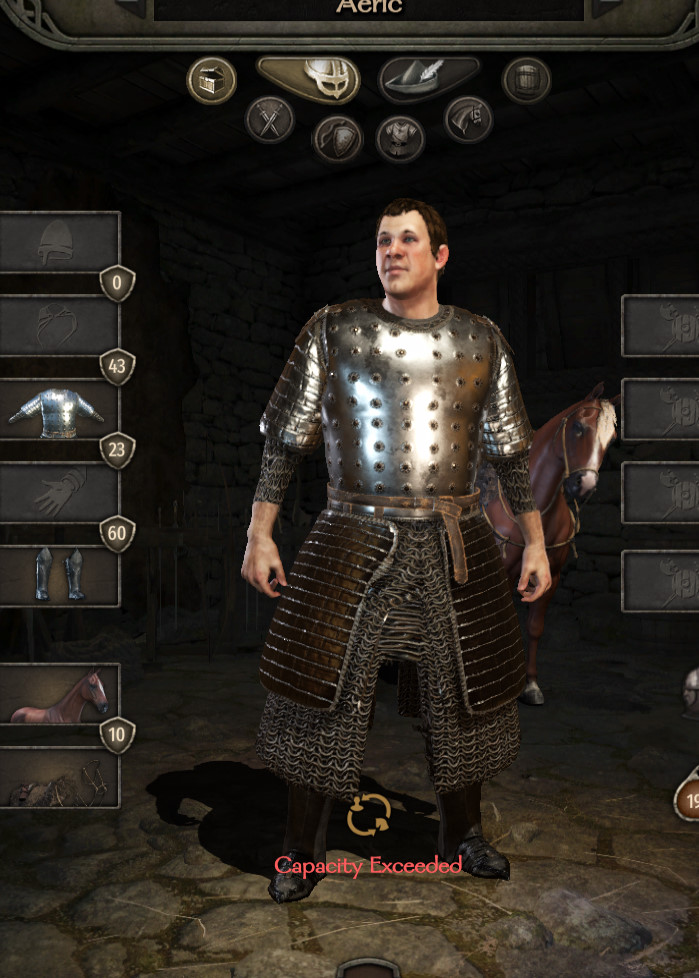Select the equipped brown horse slot
Viewport: 699px width, 978px height.
click(59, 693)
